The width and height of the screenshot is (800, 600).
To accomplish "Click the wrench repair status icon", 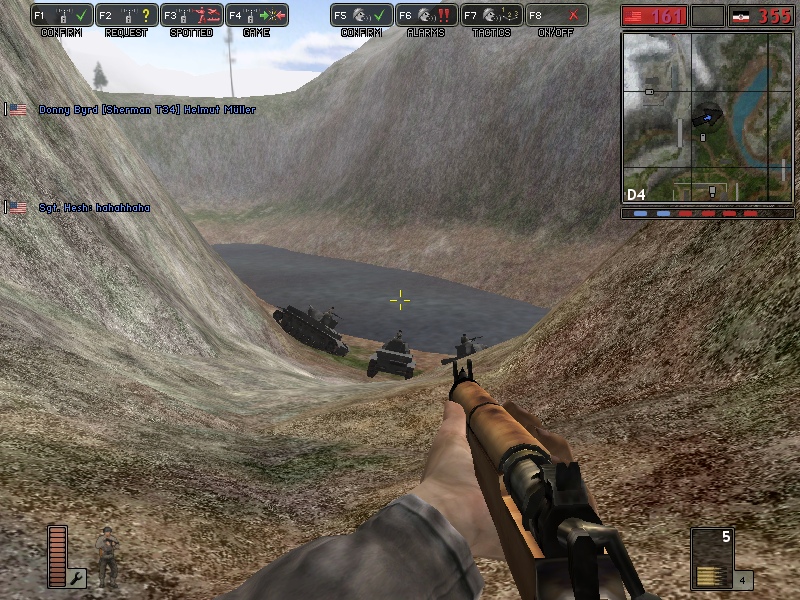I will click(77, 577).
